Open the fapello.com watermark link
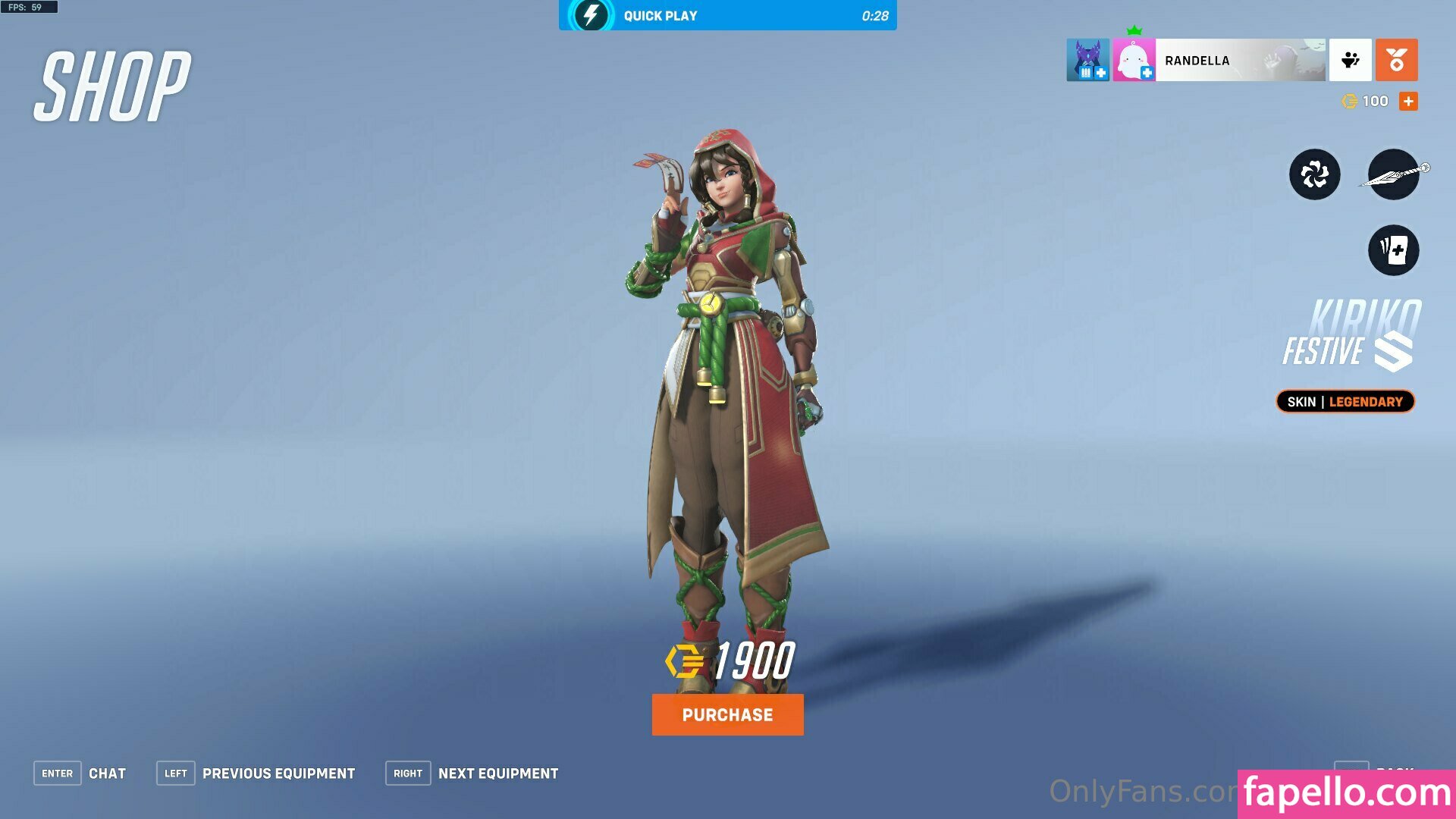Screen dimensions: 1456x819 (x=1347, y=793)
